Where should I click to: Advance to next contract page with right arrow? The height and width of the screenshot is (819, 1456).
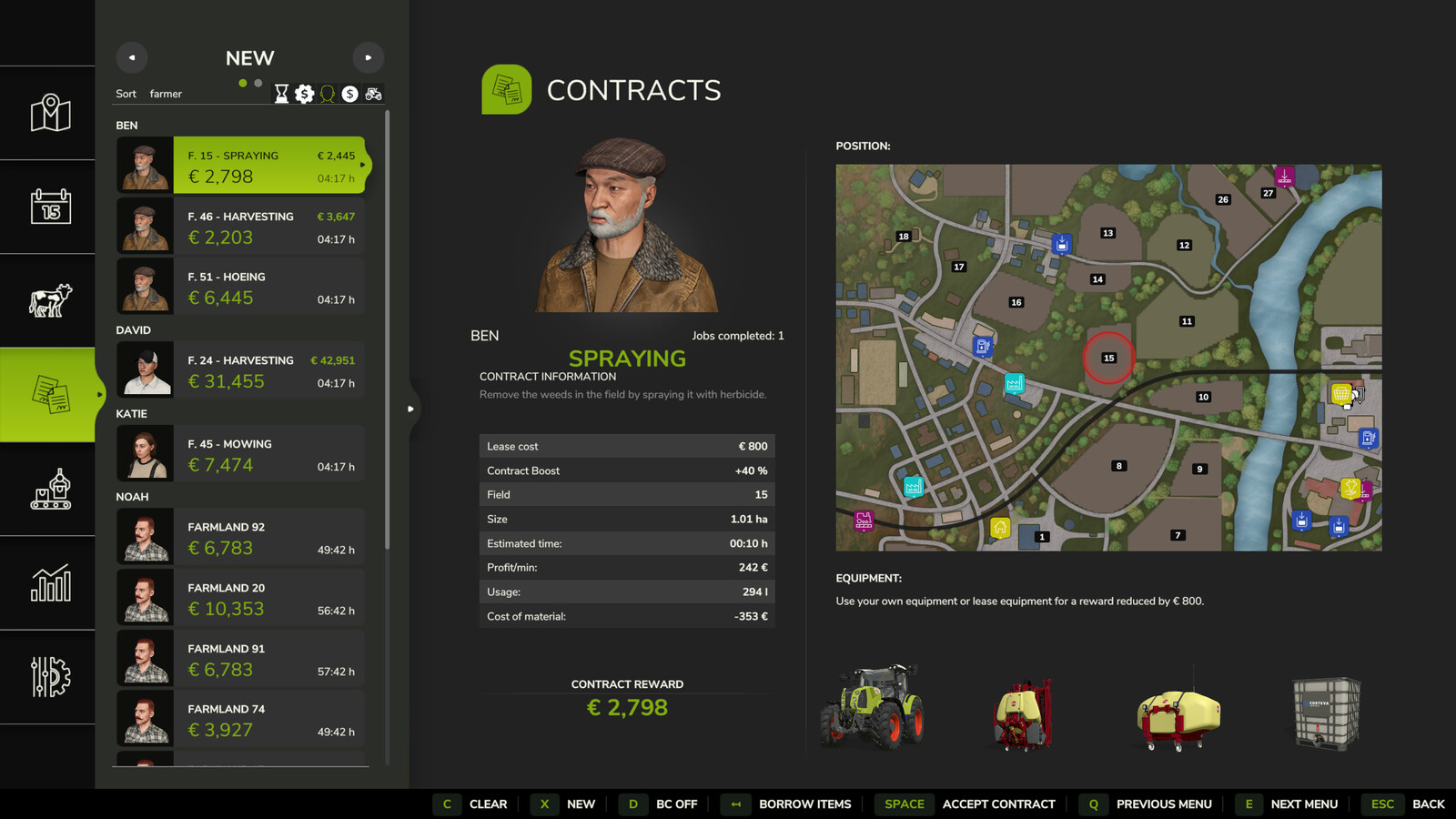coord(369,57)
